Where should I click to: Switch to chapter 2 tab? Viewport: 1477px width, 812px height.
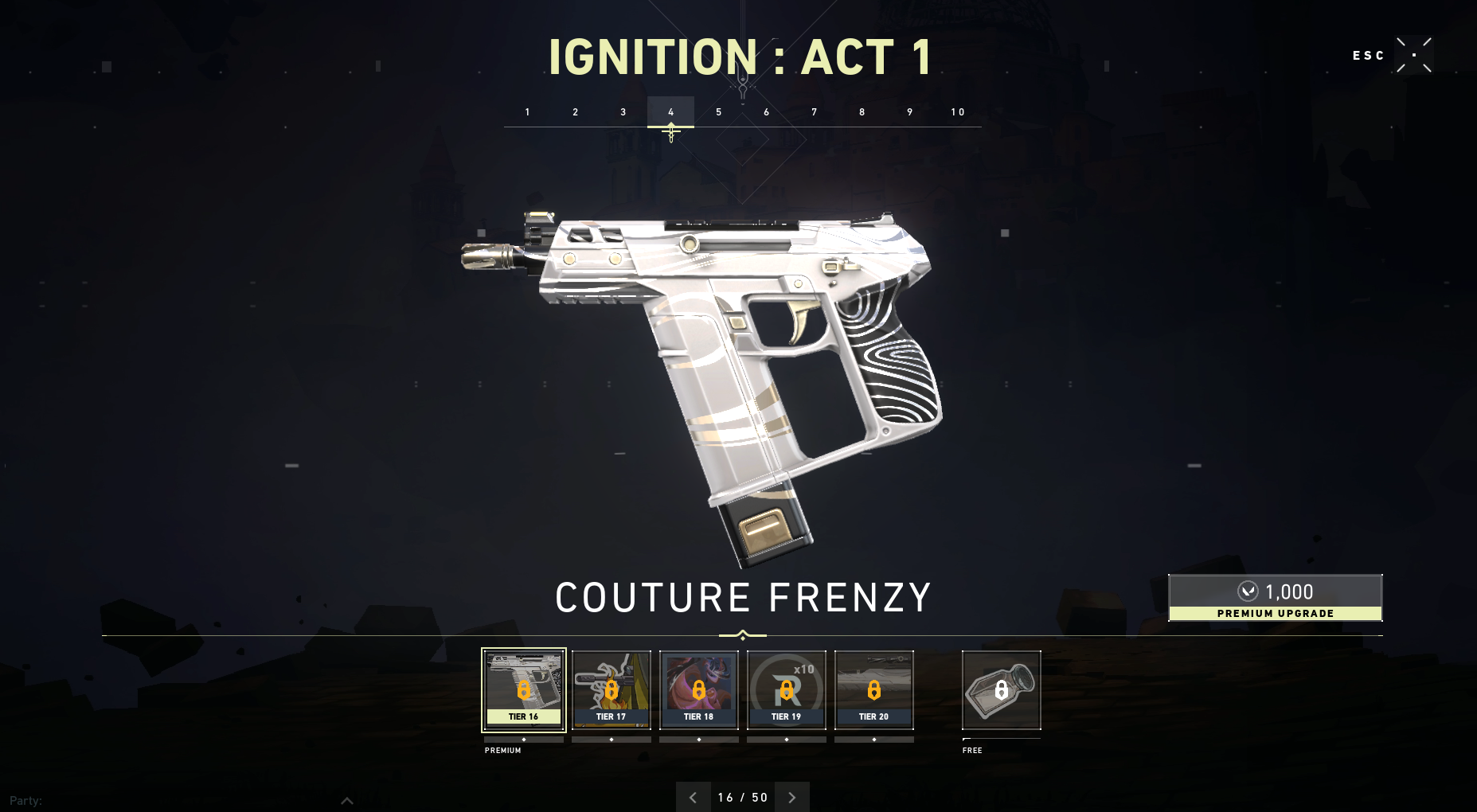575,112
